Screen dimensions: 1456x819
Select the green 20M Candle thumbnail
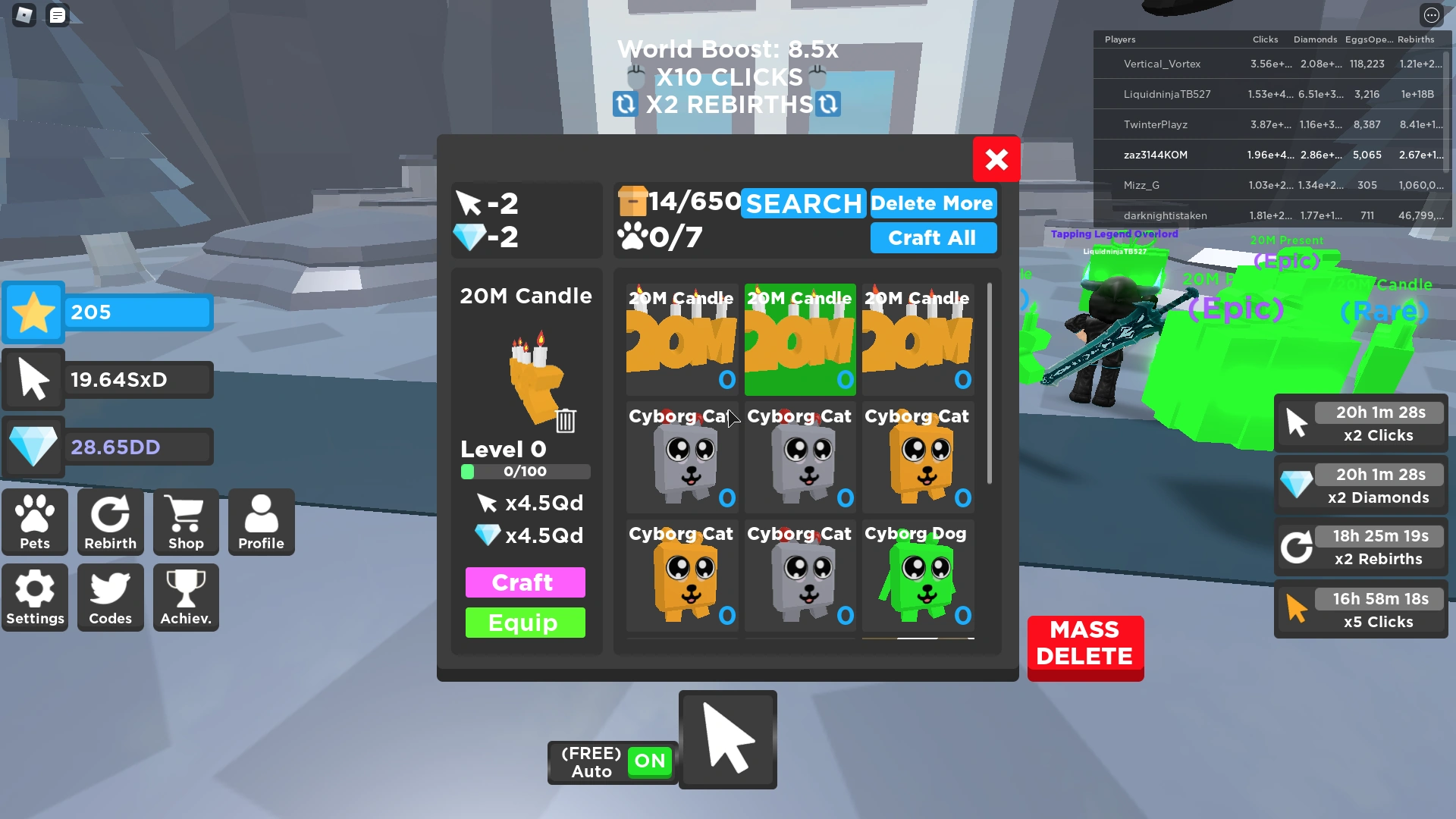pos(799,339)
